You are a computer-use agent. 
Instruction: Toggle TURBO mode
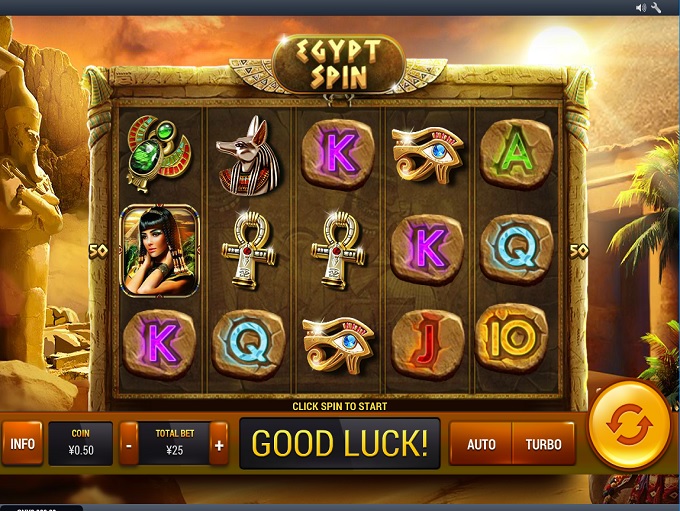(543, 444)
